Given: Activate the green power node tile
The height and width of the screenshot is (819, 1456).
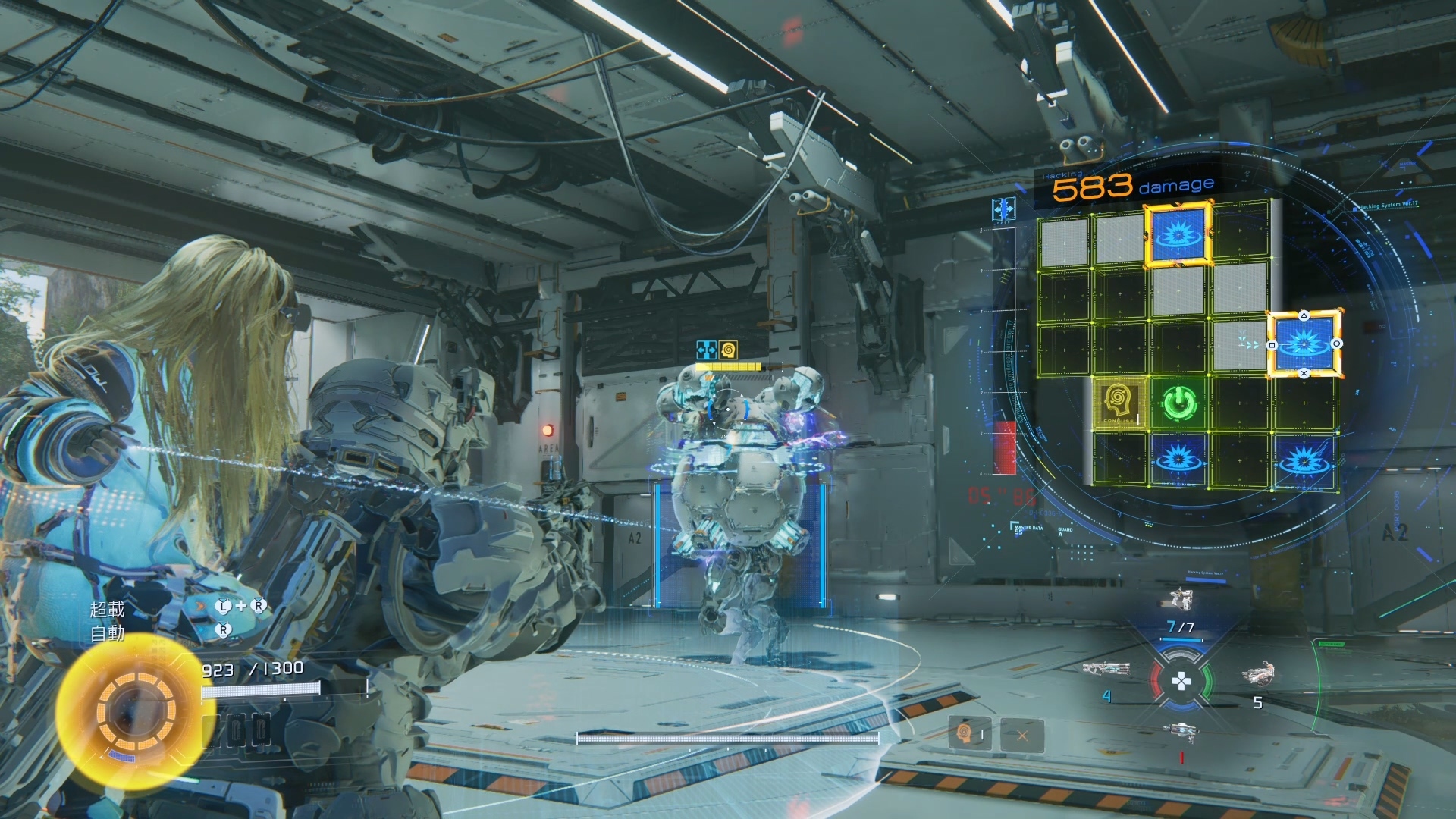Looking at the screenshot, I should 1178,403.
